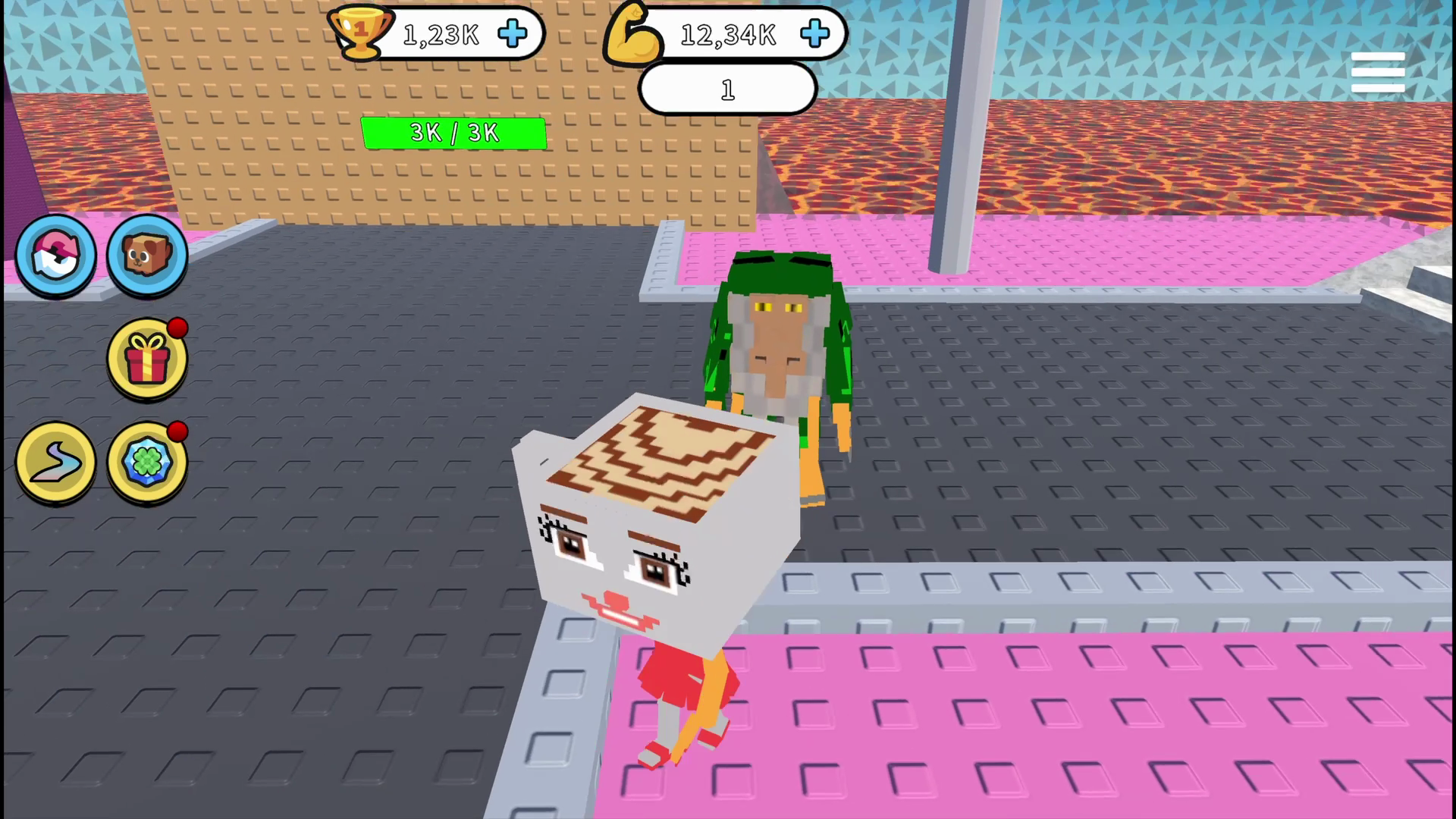Select the winding trail icon

click(x=55, y=463)
